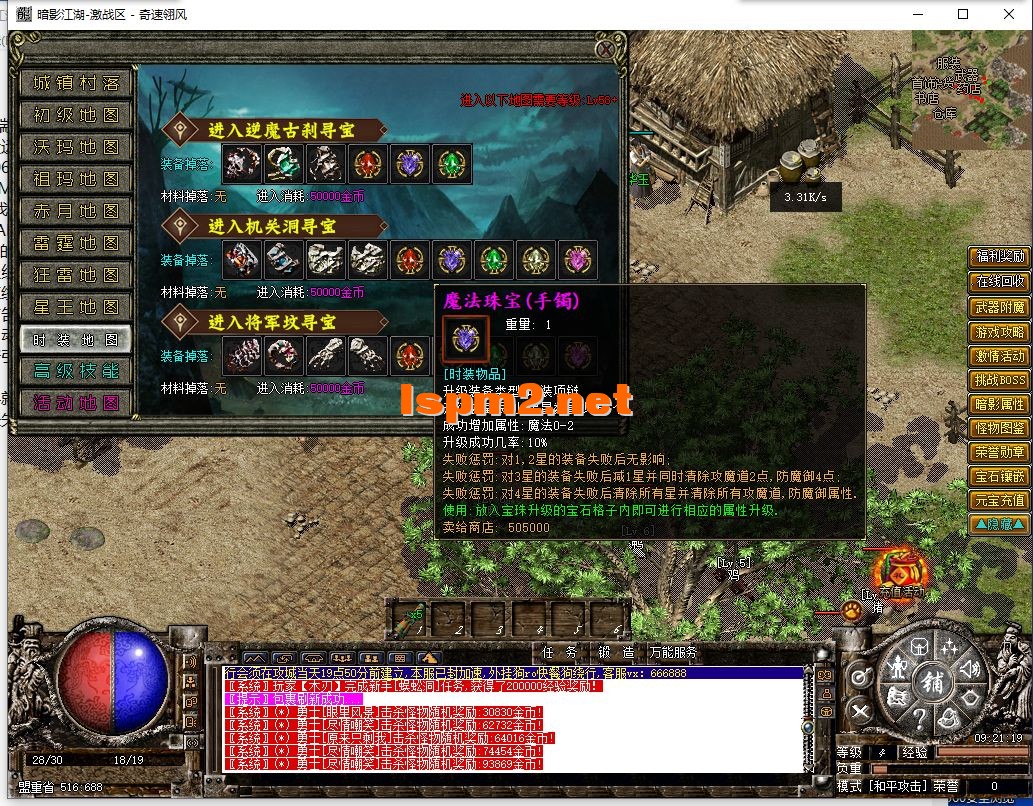Switch to 活动地图 category
Viewport: 1033px width, 806px height.
(x=76, y=403)
